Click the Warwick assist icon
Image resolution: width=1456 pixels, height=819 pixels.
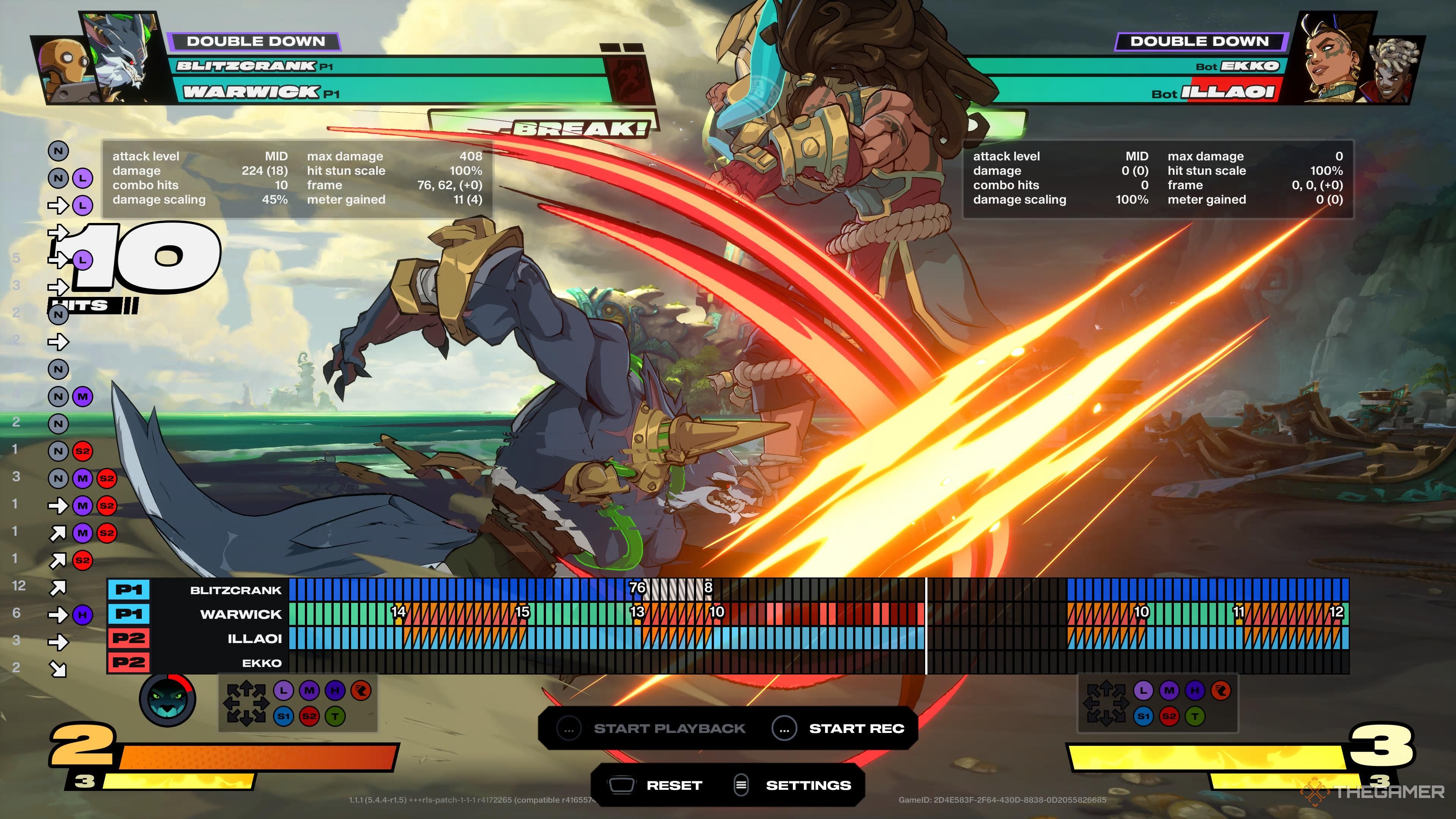[x=167, y=700]
